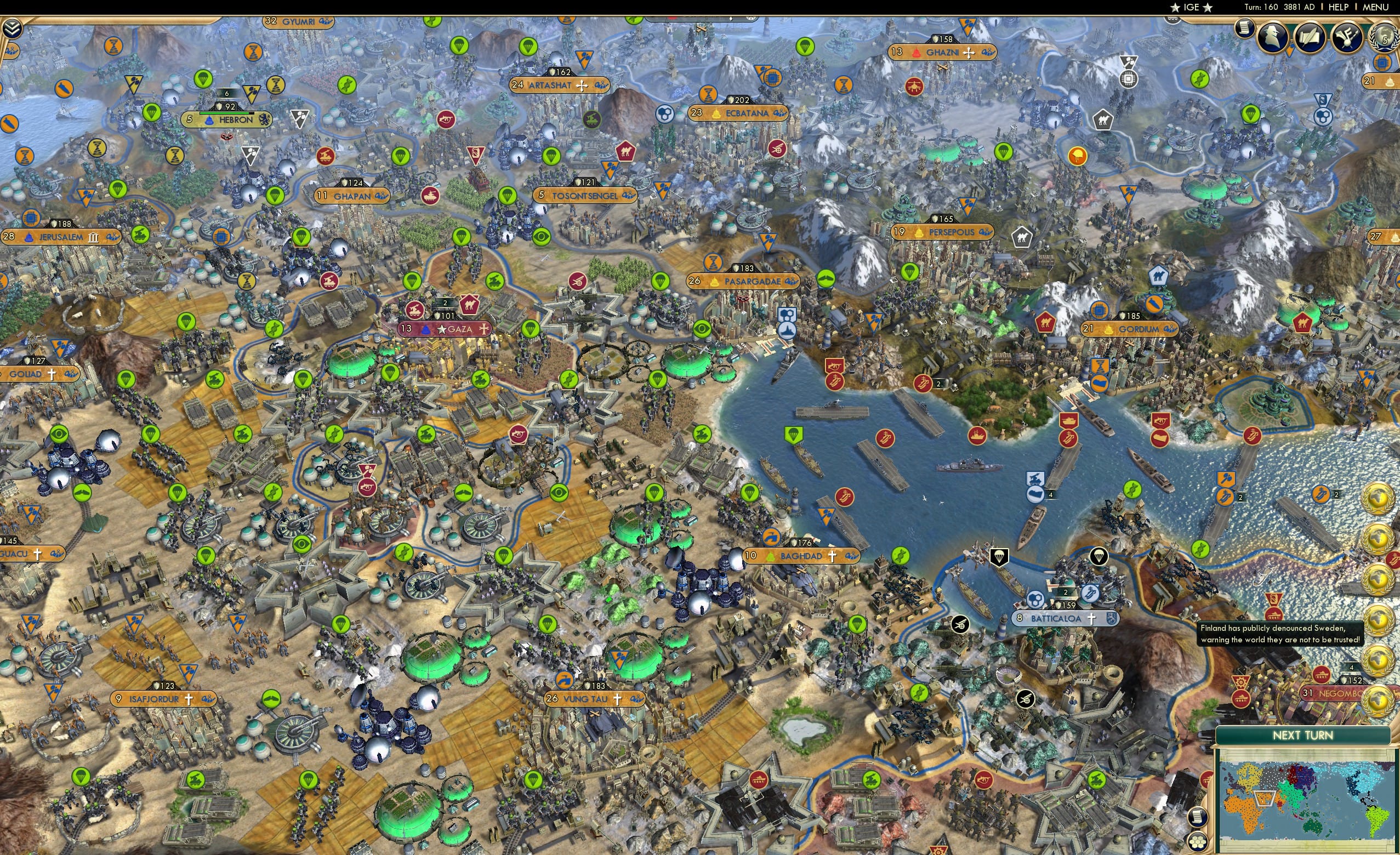Select the green unit flag above Baghdad
The height and width of the screenshot is (855, 1400).
click(750, 495)
